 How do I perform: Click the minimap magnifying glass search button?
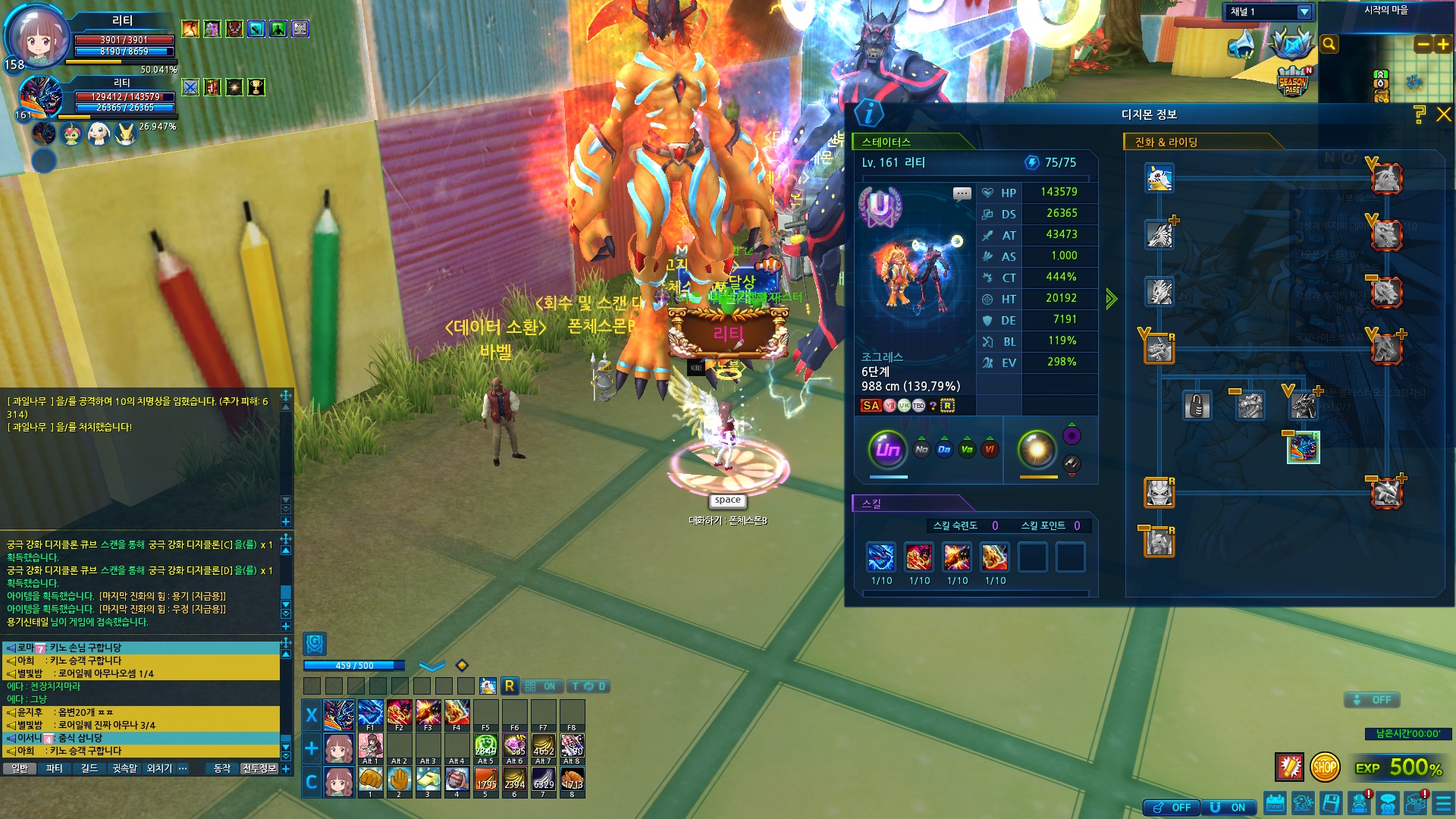coord(1329,44)
